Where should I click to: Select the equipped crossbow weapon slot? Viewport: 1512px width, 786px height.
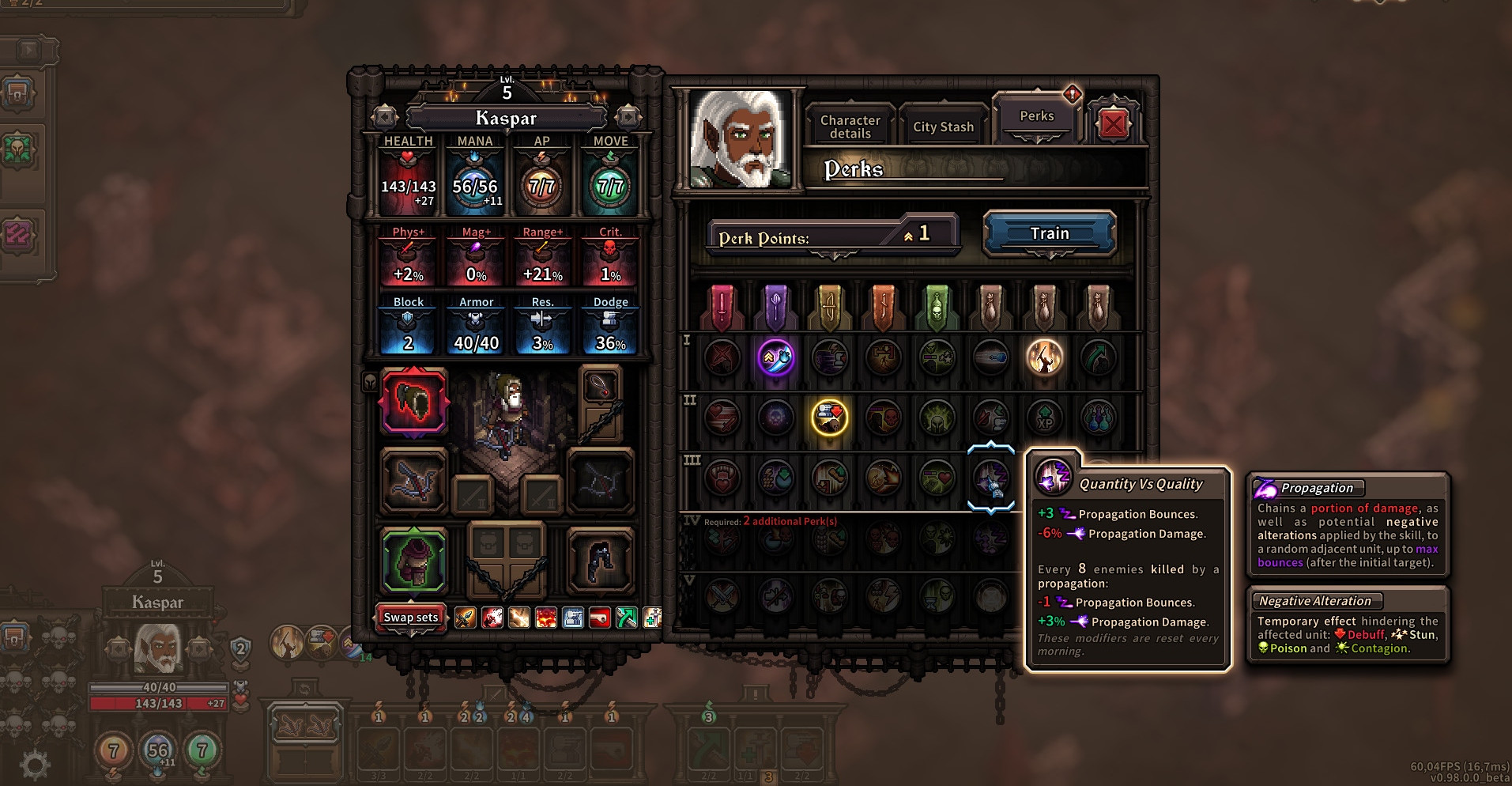pos(413,481)
